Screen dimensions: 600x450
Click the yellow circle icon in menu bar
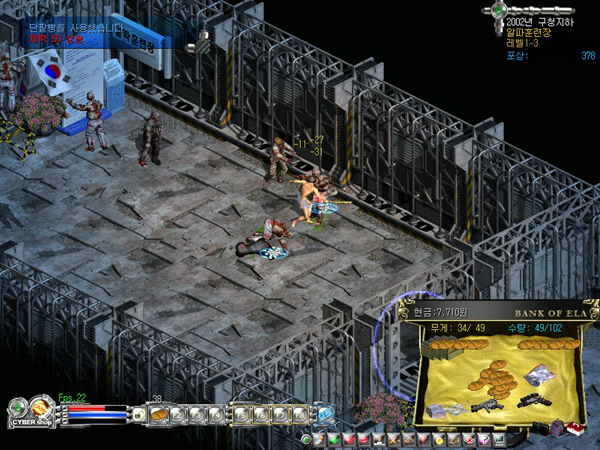(x=438, y=439)
